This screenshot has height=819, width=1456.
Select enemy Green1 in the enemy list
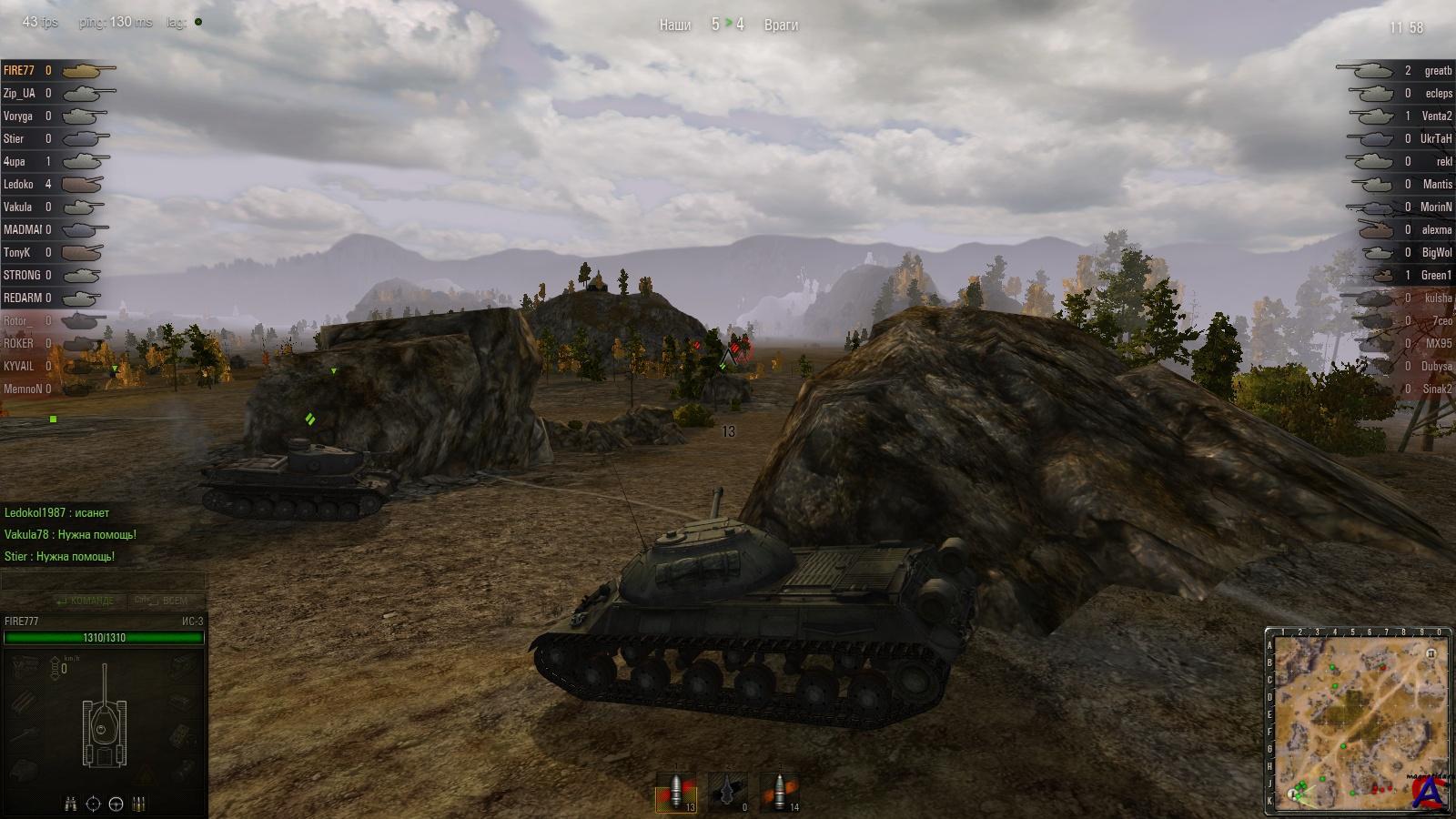click(1436, 275)
